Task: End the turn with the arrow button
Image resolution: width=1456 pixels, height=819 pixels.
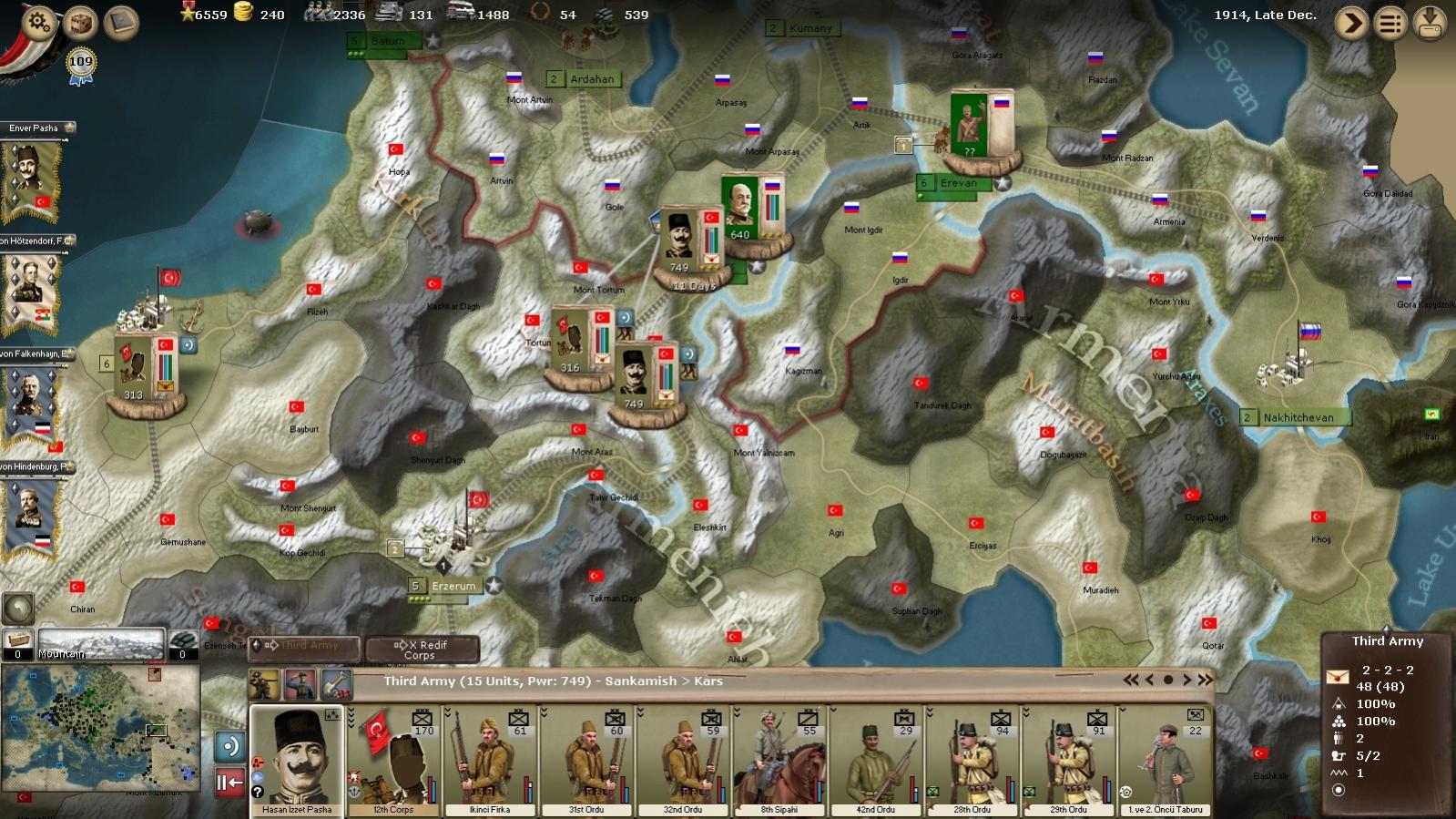Action: tap(1351, 22)
